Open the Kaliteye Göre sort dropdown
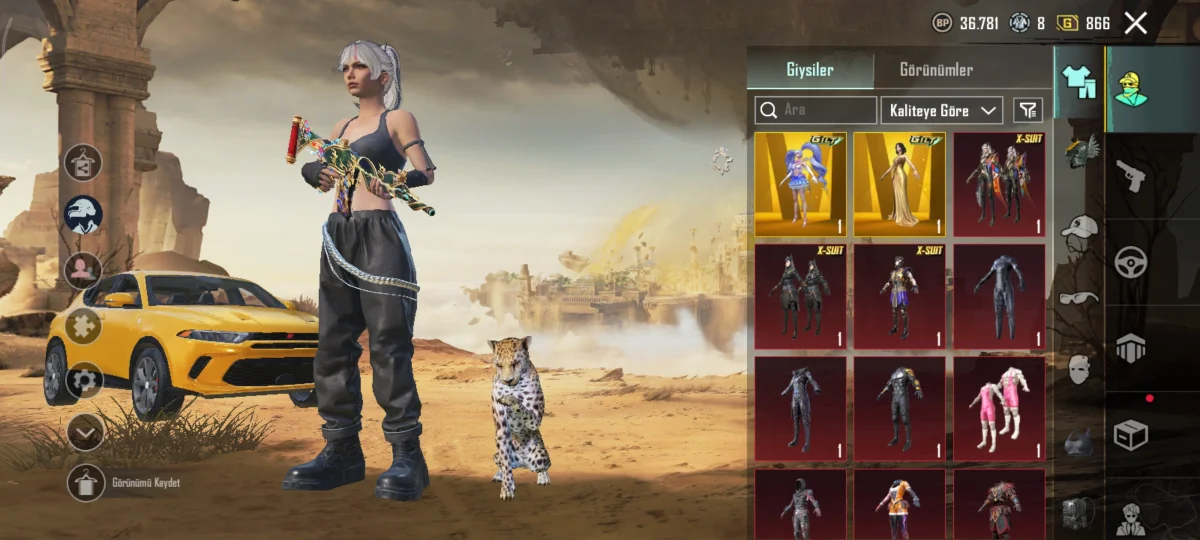This screenshot has width=1200, height=540. pyautogui.click(x=941, y=110)
